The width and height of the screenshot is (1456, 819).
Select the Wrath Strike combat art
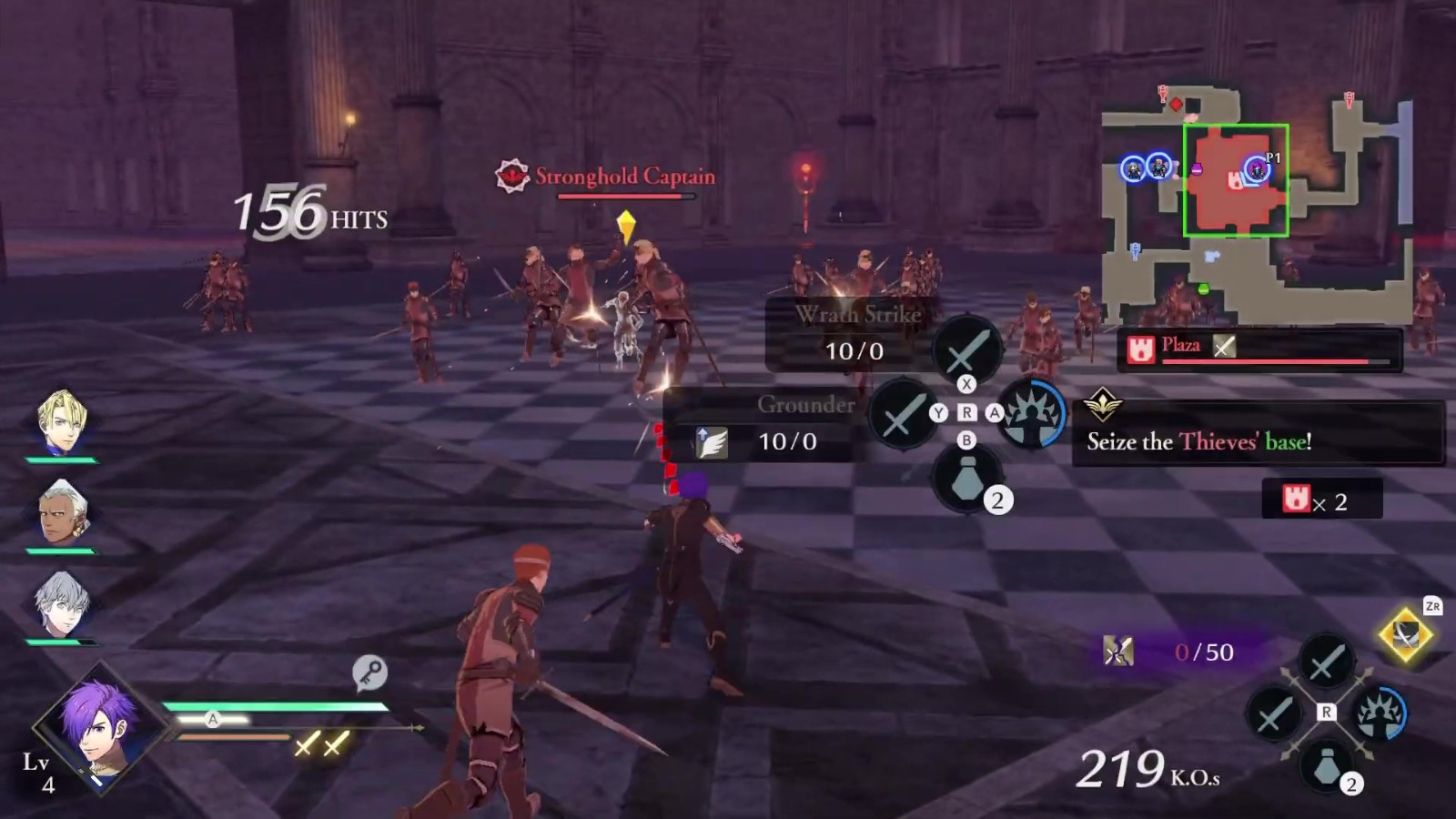click(855, 333)
